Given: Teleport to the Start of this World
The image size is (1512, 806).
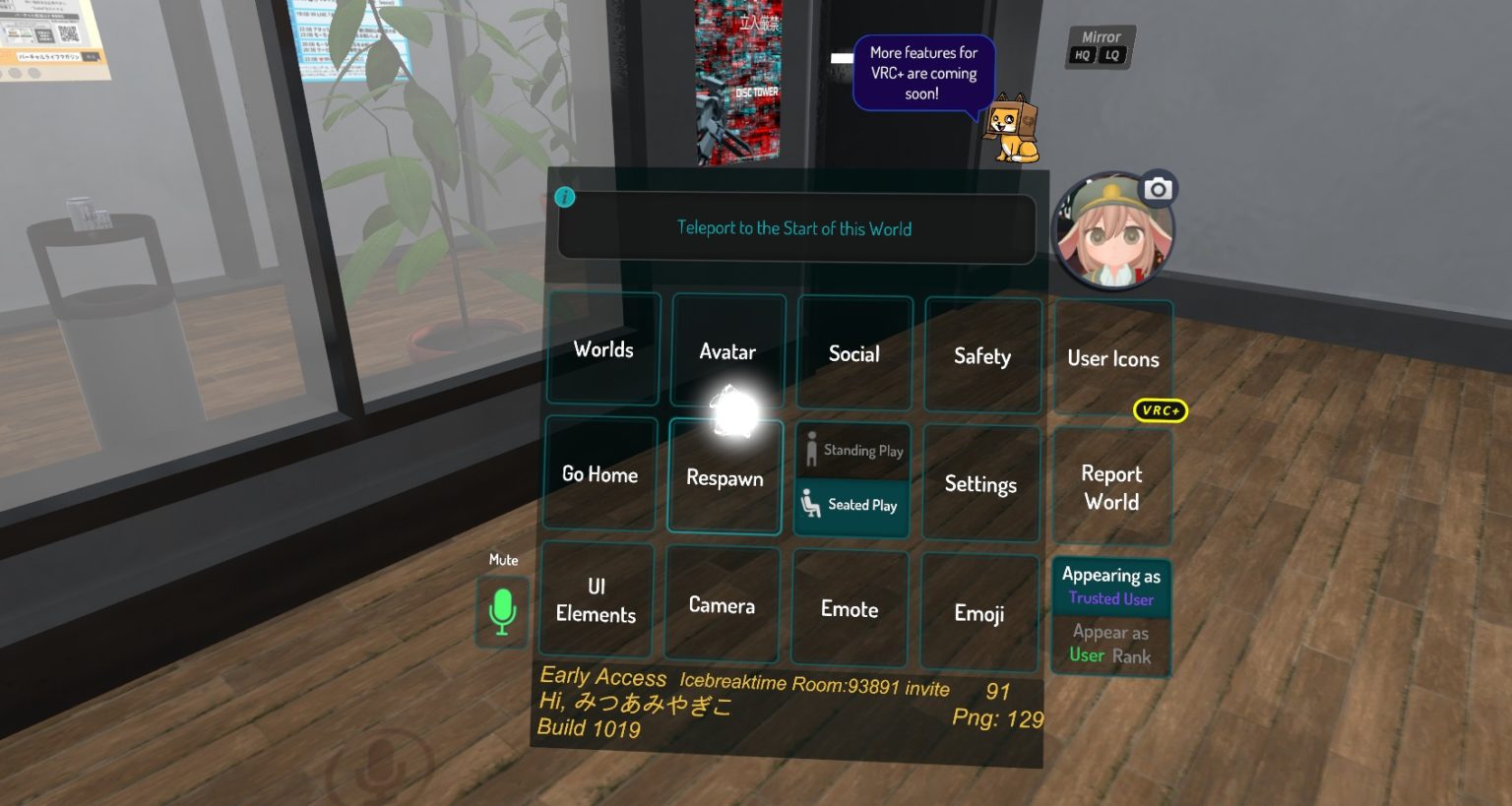Looking at the screenshot, I should [x=795, y=228].
